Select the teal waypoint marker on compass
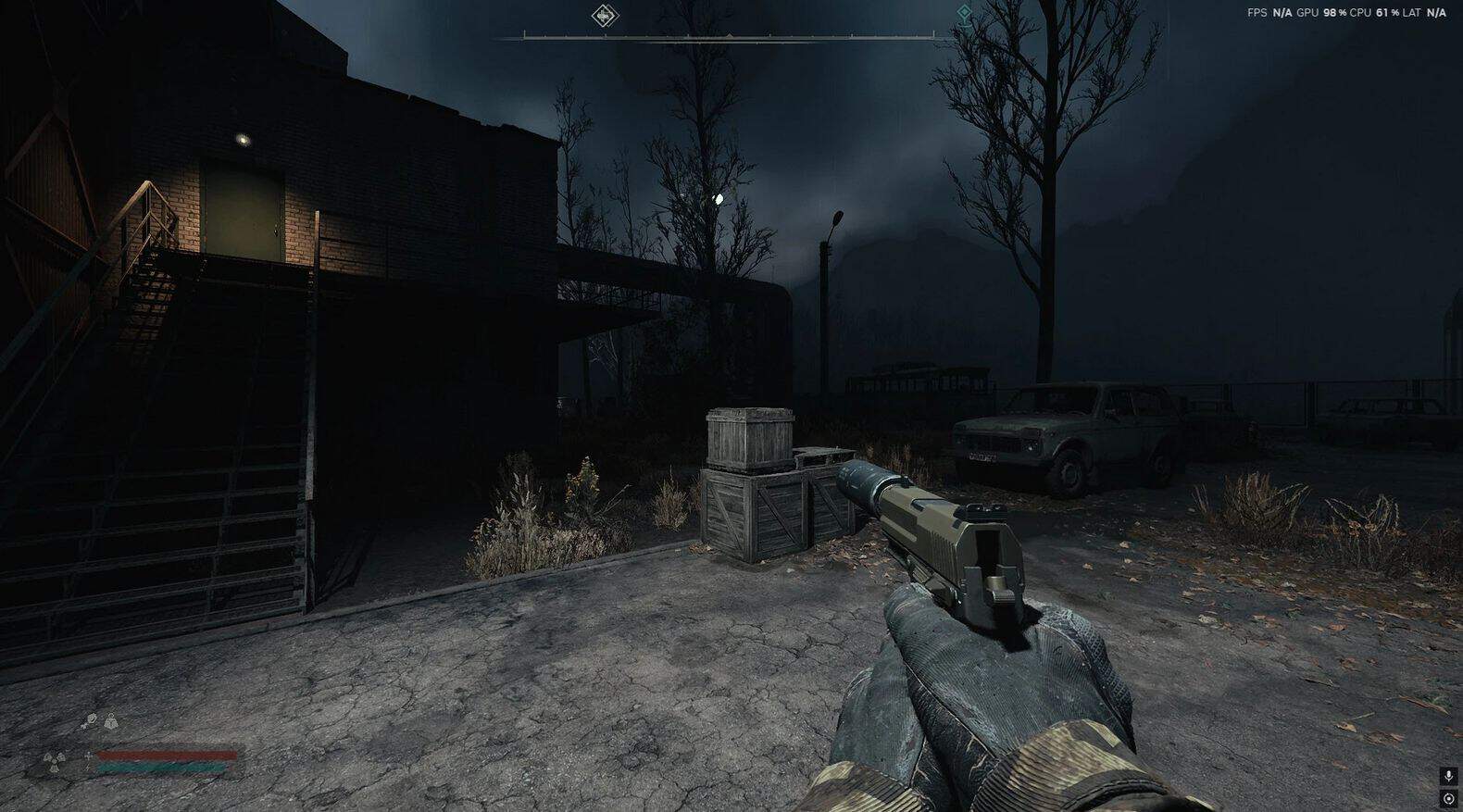Viewport: 1463px width, 812px height. coord(964,13)
